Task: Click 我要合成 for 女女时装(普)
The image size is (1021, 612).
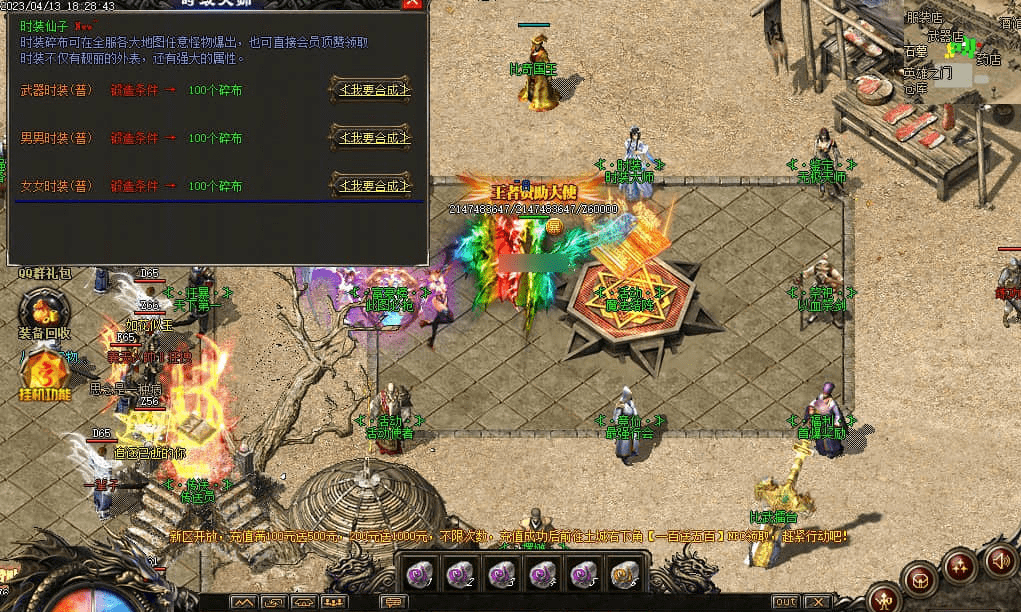Action: tap(372, 186)
